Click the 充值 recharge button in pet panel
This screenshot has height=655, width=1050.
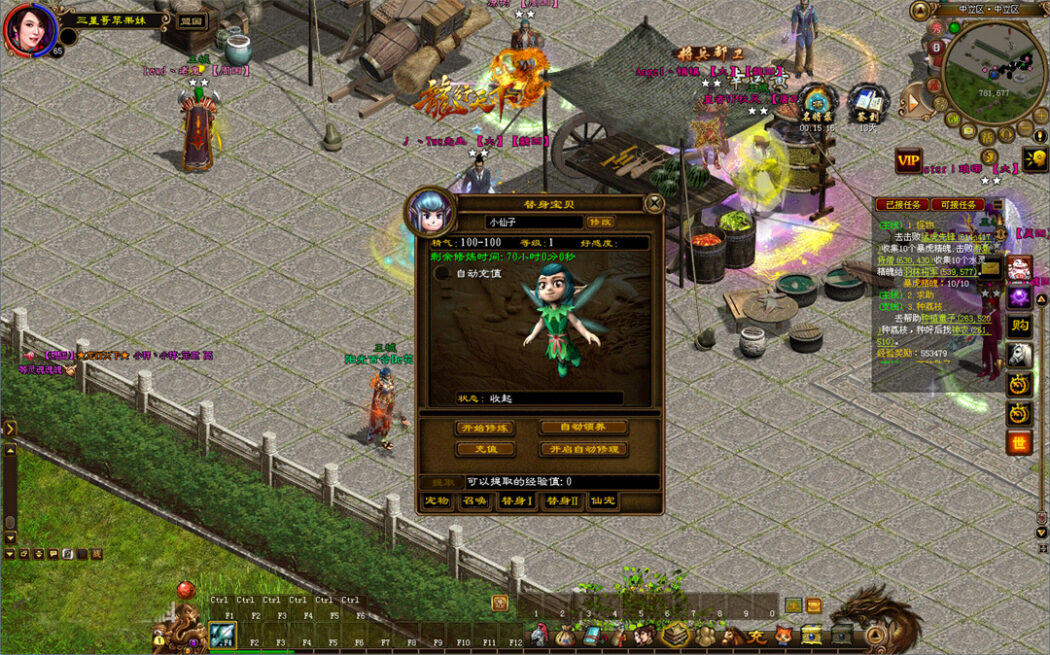(485, 450)
